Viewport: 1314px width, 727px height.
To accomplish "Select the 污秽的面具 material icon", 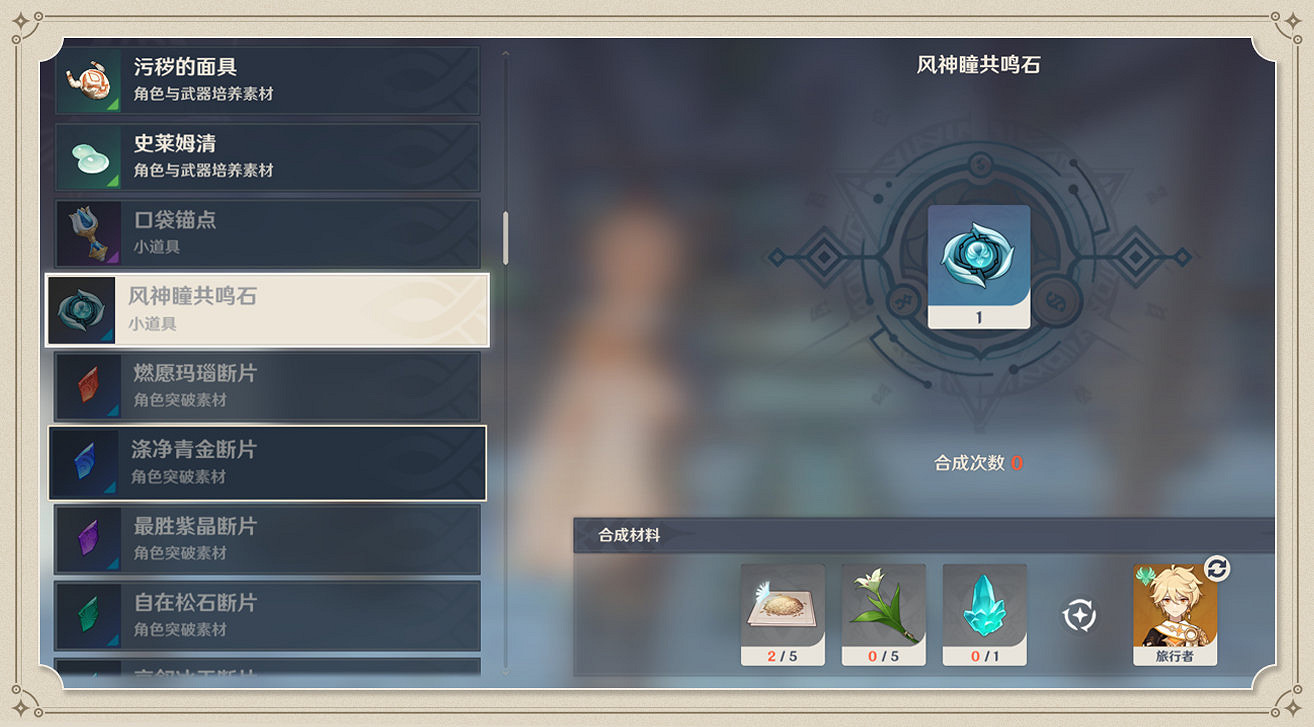I will [88, 80].
